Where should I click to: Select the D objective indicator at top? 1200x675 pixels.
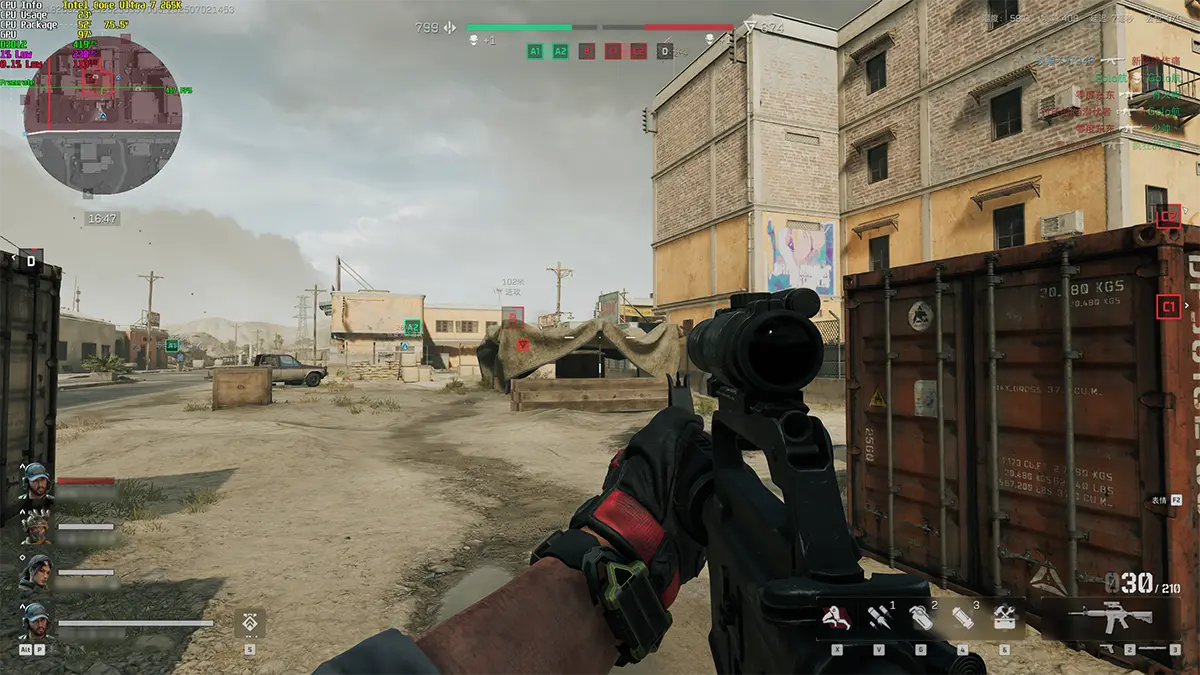pos(665,51)
